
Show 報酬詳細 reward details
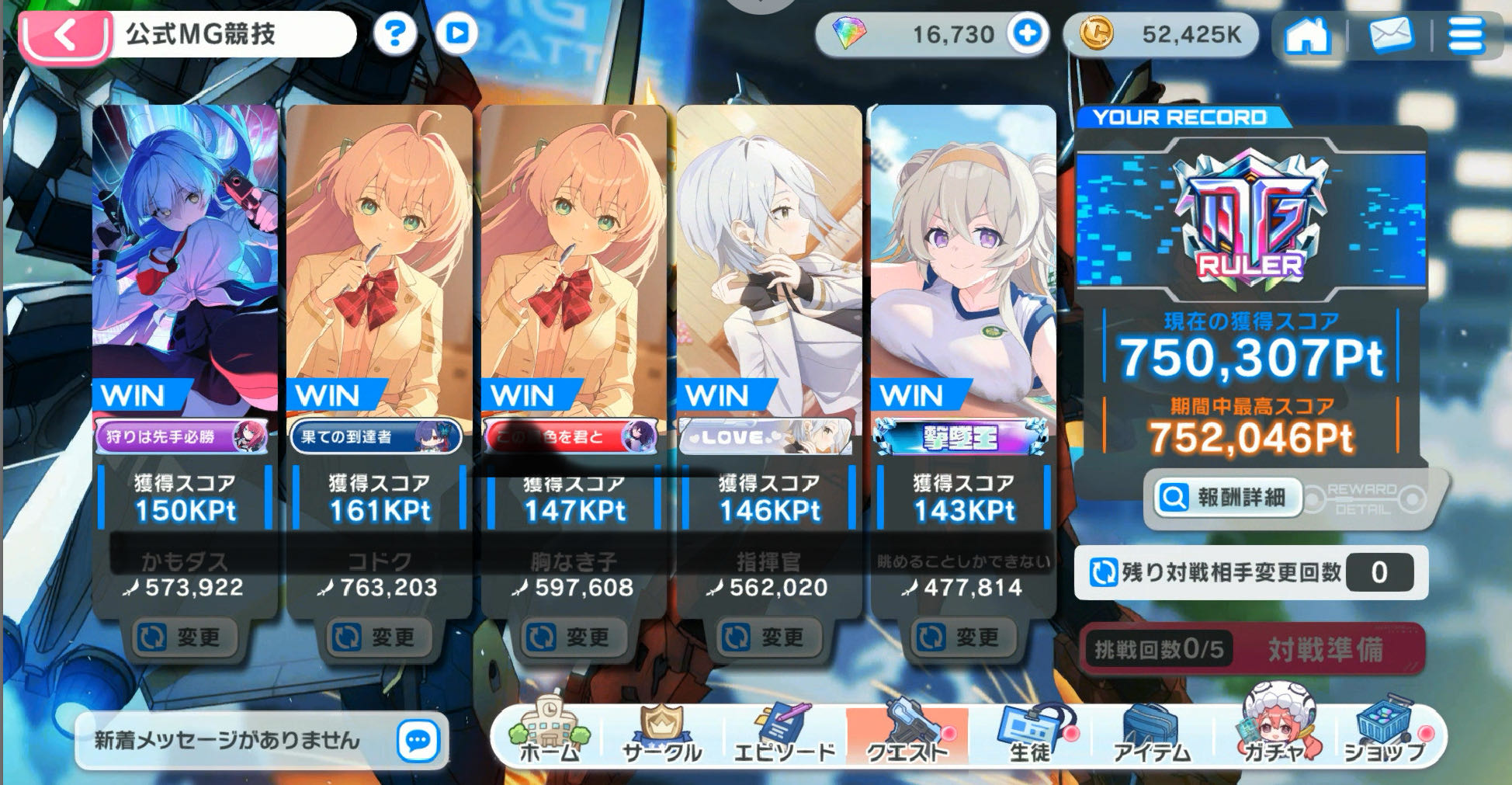pyautogui.click(x=1226, y=497)
